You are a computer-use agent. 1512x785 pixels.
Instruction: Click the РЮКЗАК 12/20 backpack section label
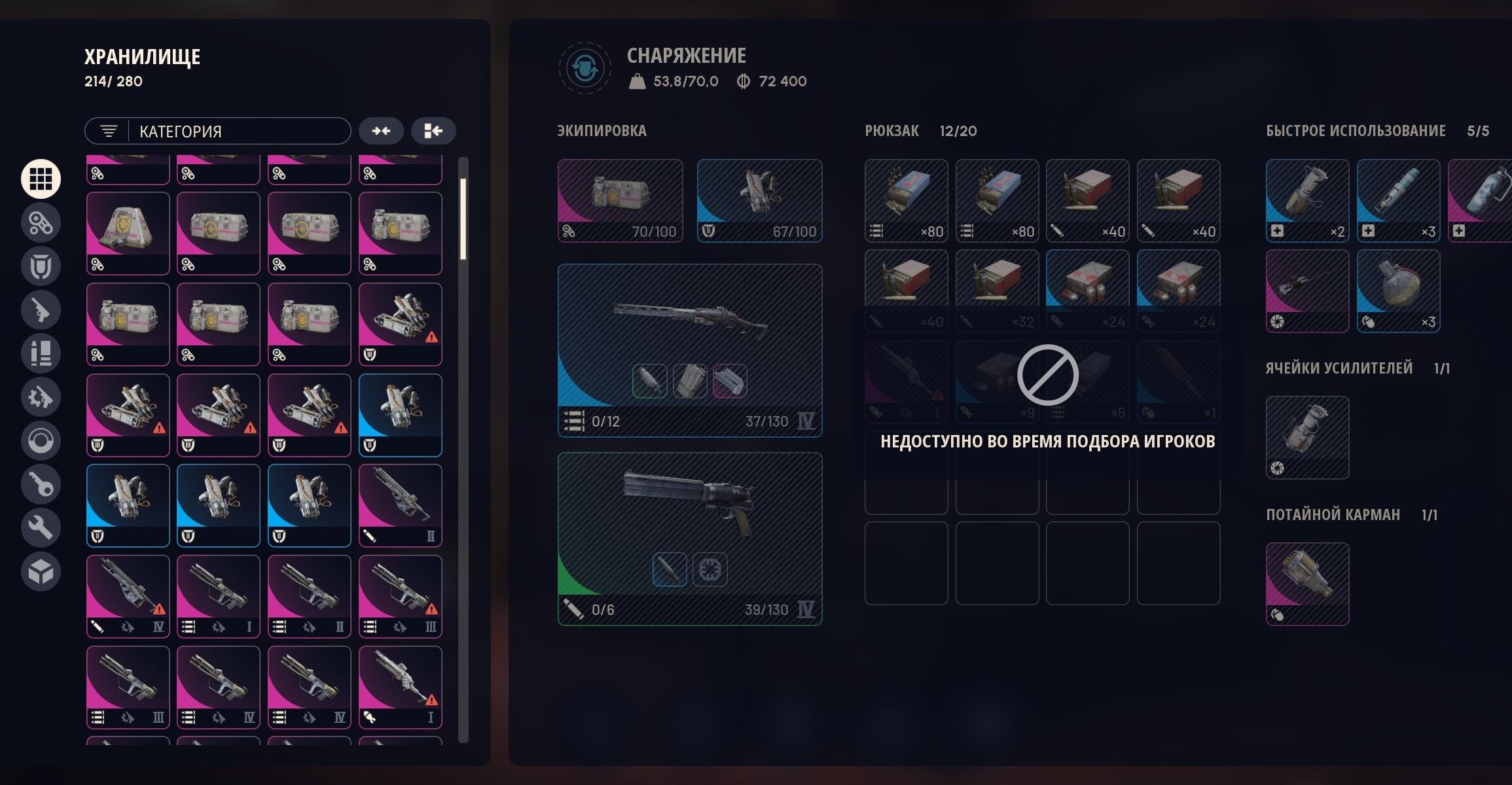click(x=920, y=131)
